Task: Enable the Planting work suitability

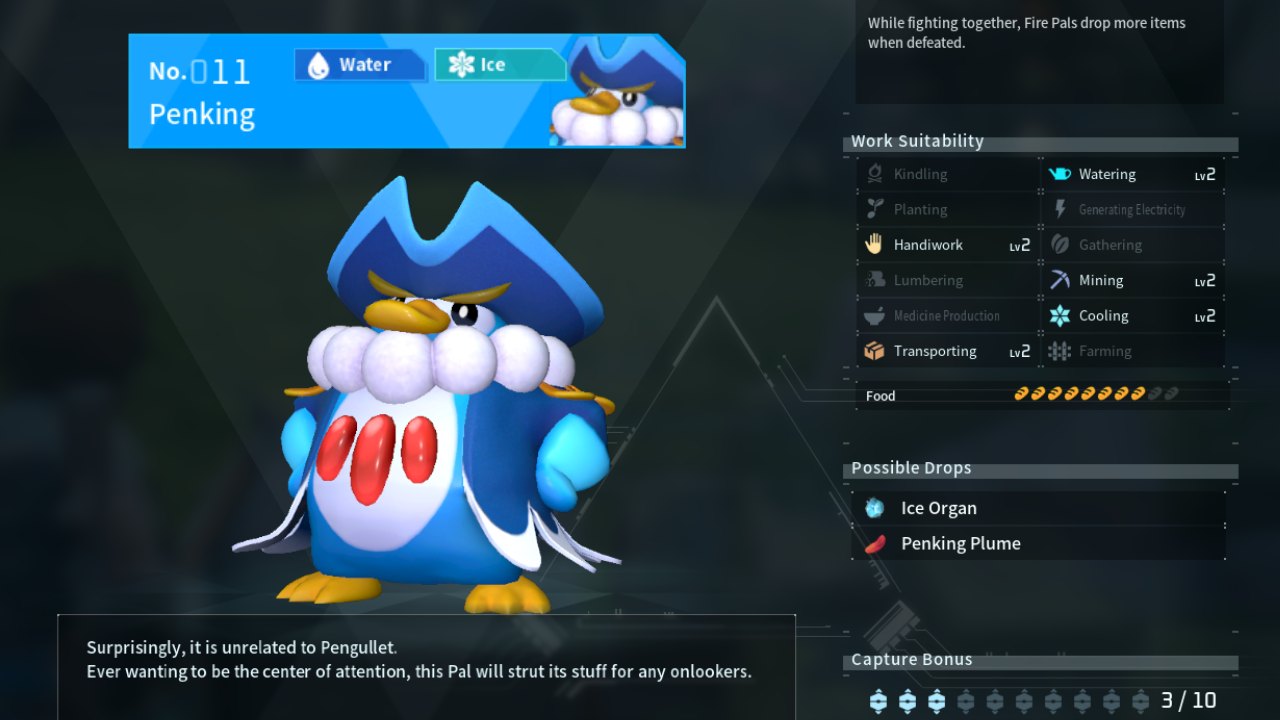Action: click(872, 209)
